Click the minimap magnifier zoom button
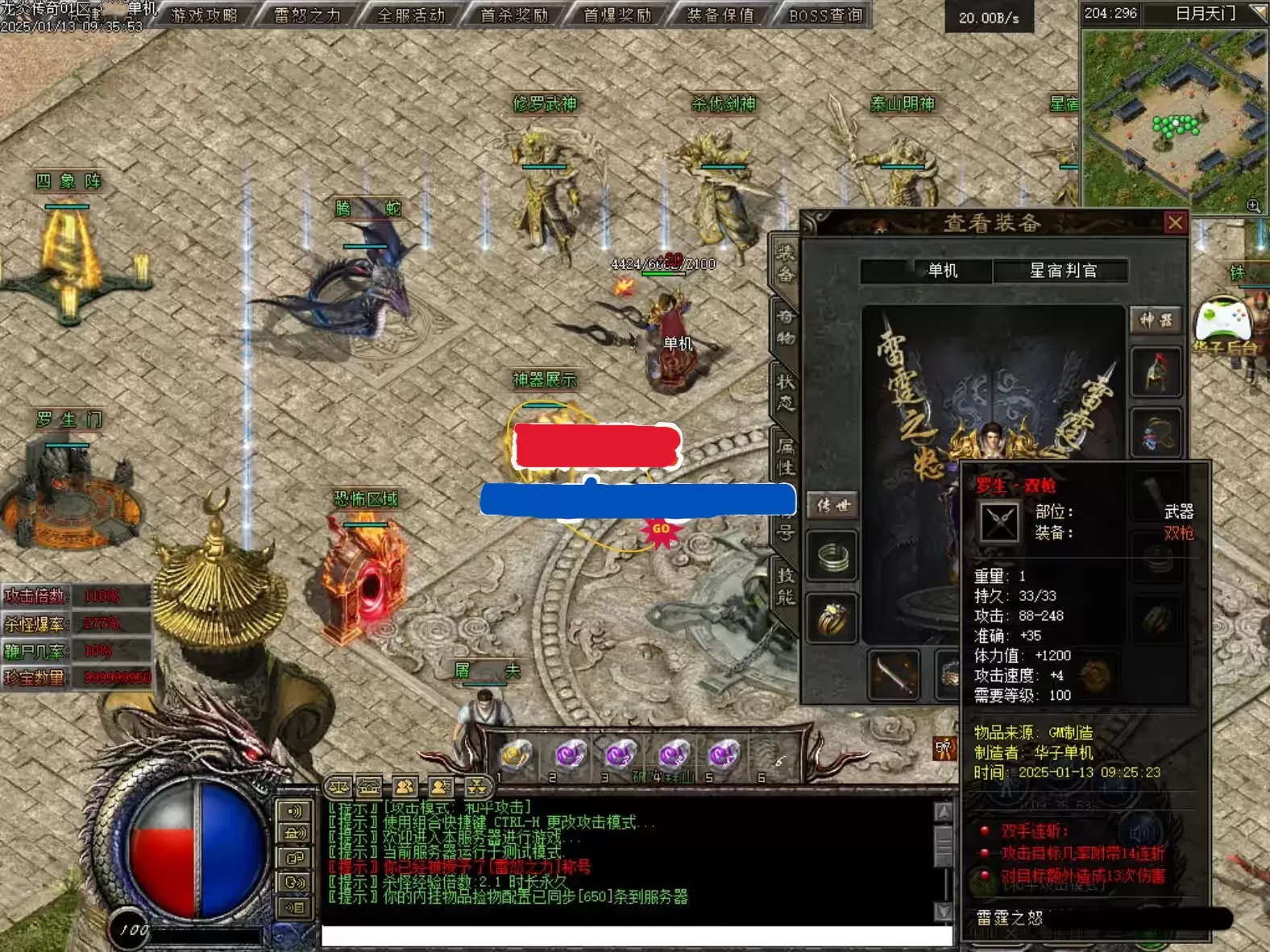The width and height of the screenshot is (1270, 952). click(1253, 205)
